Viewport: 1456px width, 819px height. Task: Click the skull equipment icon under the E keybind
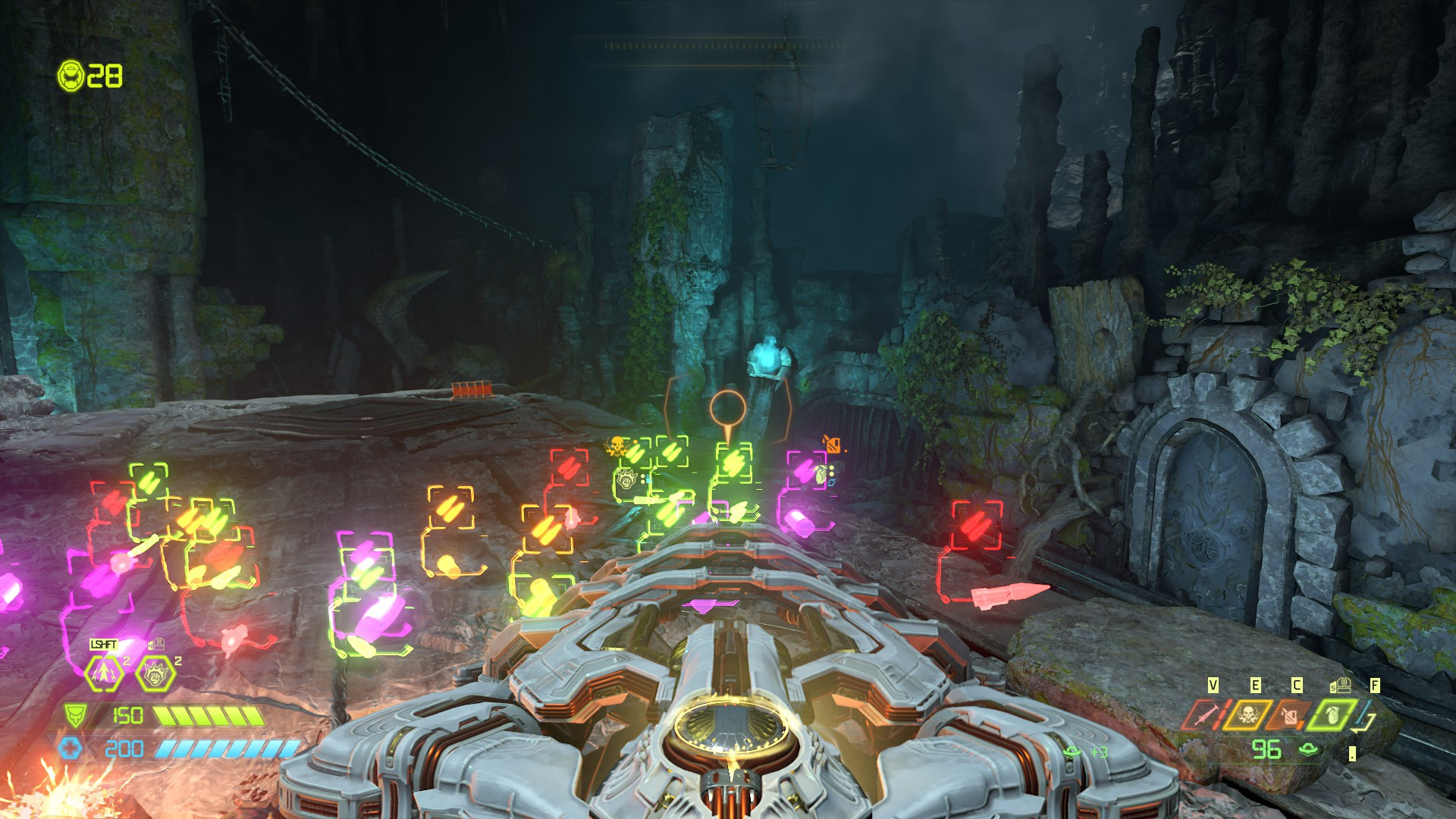point(1248,714)
